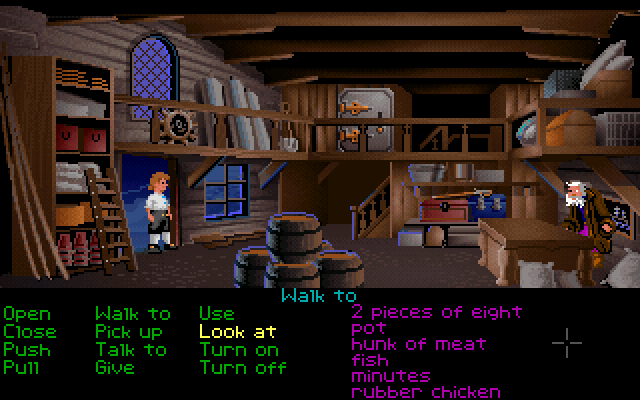Select 2 pieces of eight in inventory

coord(436,312)
